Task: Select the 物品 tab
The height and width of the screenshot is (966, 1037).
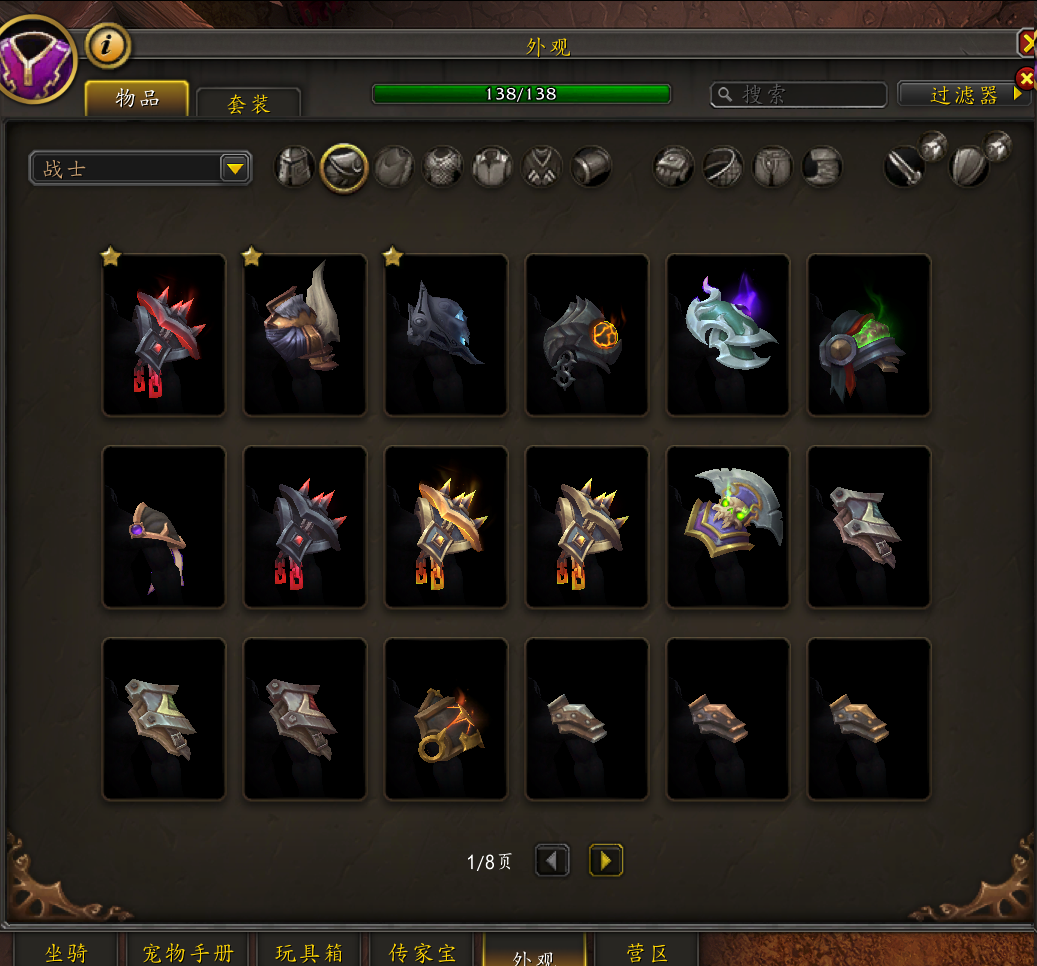Action: [x=137, y=98]
